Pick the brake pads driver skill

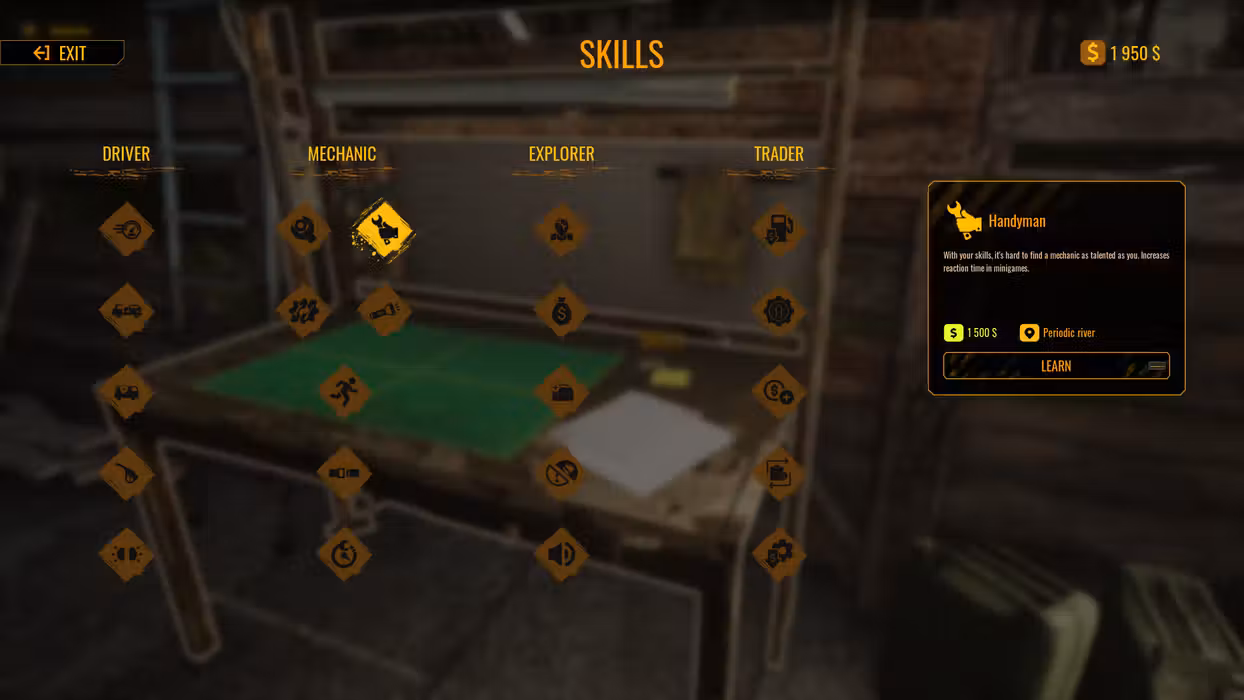[127, 554]
